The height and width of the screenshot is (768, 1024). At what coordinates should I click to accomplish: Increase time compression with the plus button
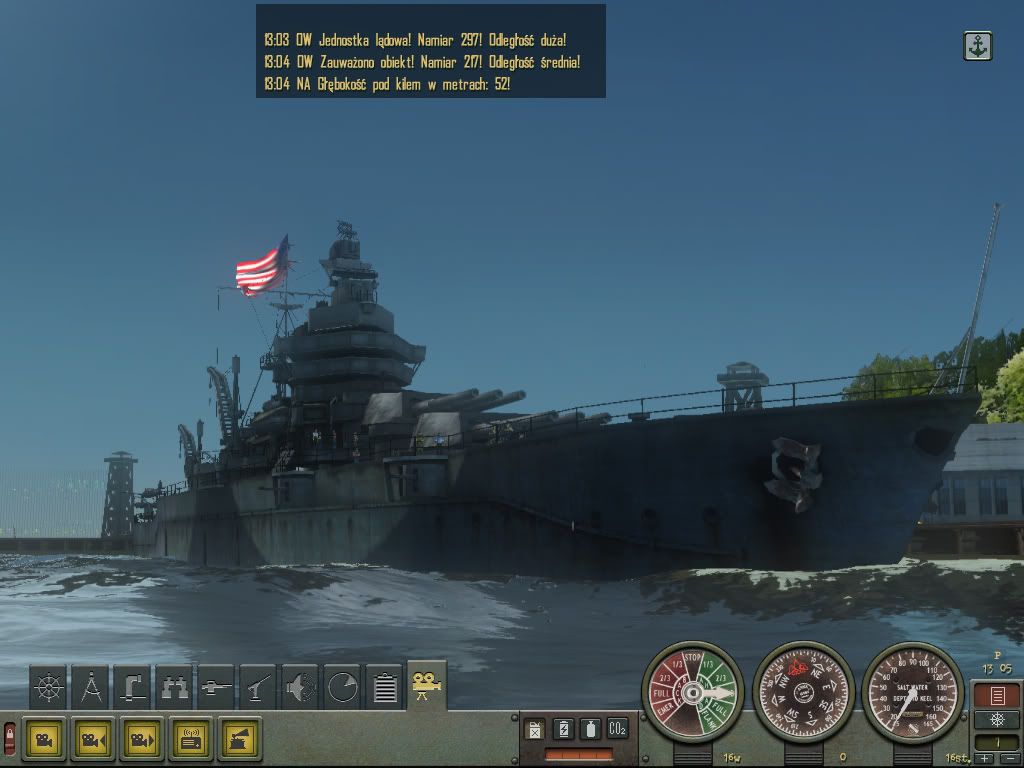tap(986, 759)
